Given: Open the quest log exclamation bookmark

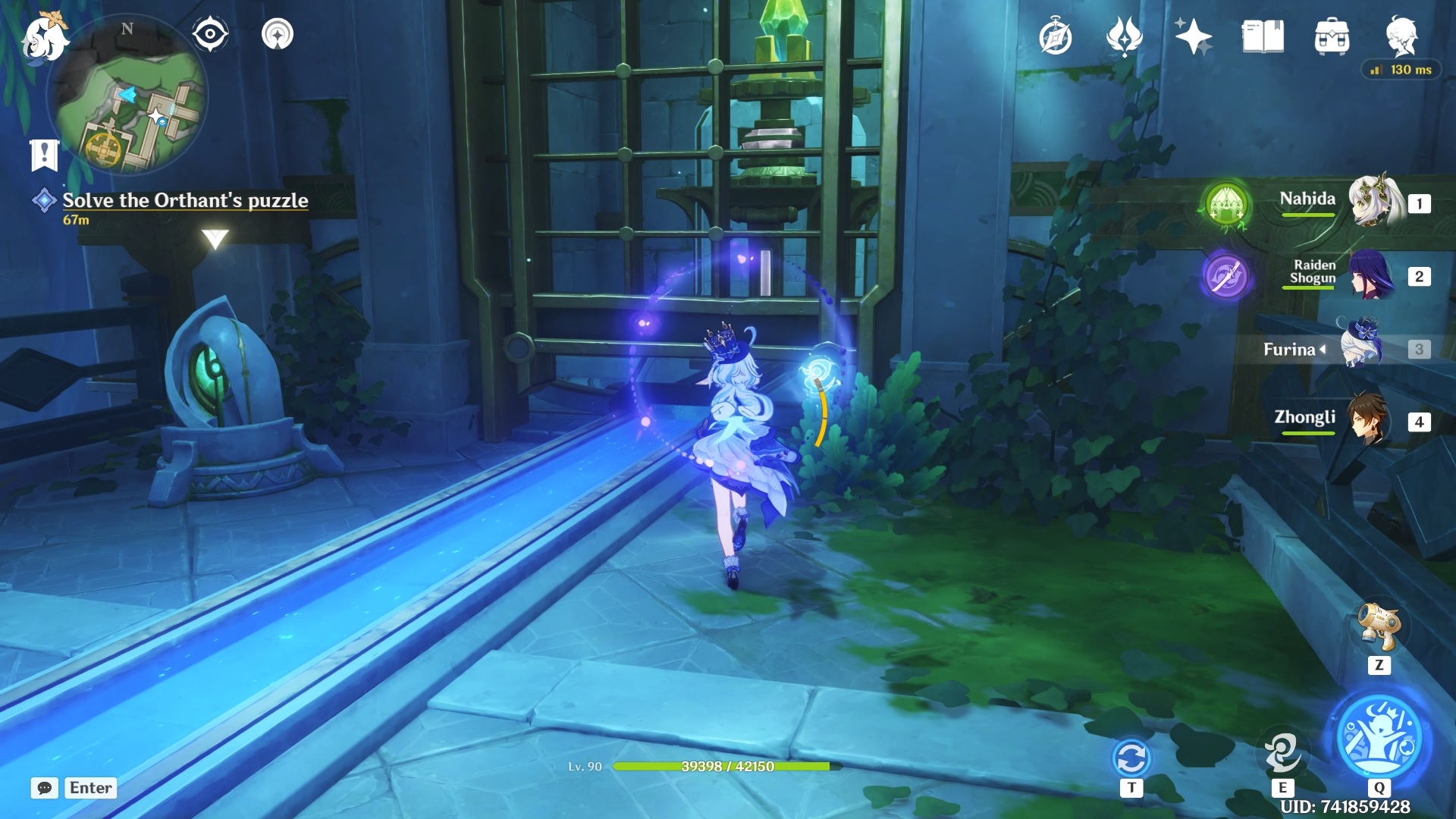Looking at the screenshot, I should (x=44, y=155).
